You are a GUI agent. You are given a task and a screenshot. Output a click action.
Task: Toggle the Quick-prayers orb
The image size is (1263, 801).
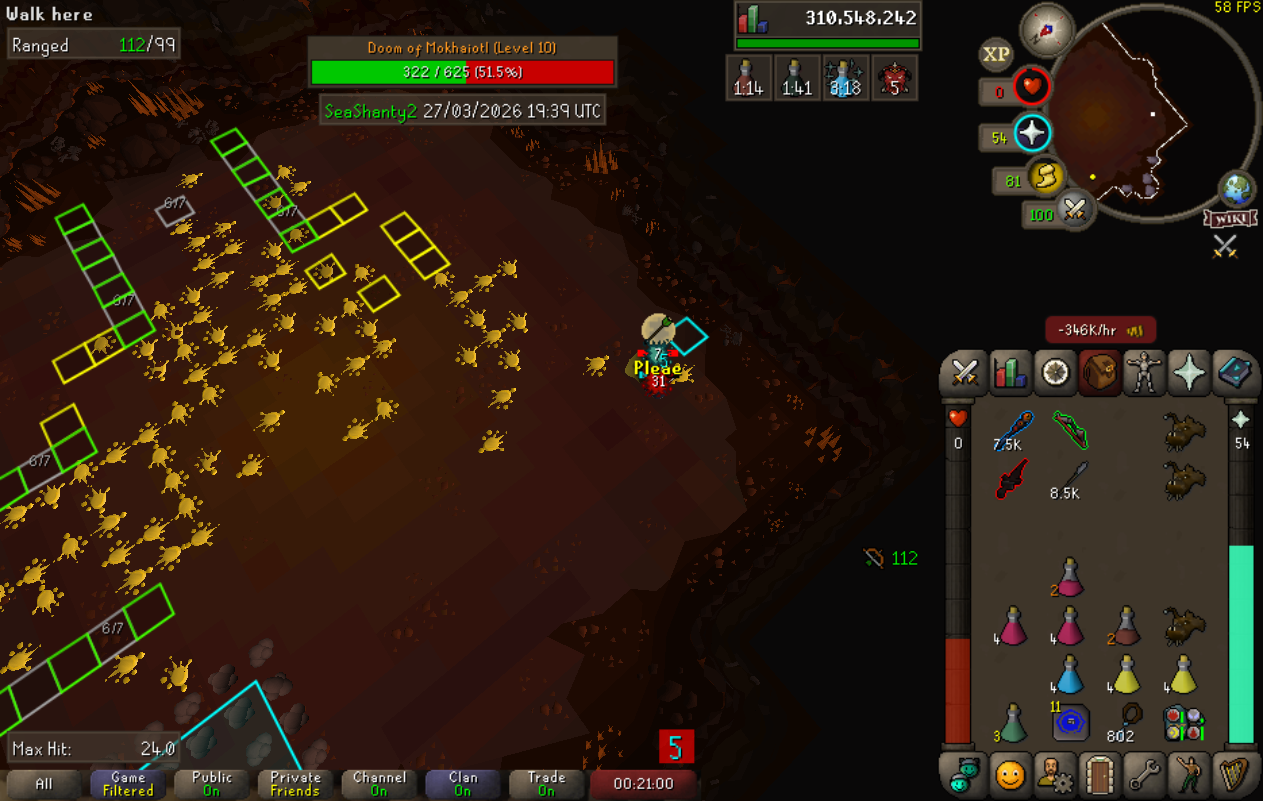(x=1031, y=134)
